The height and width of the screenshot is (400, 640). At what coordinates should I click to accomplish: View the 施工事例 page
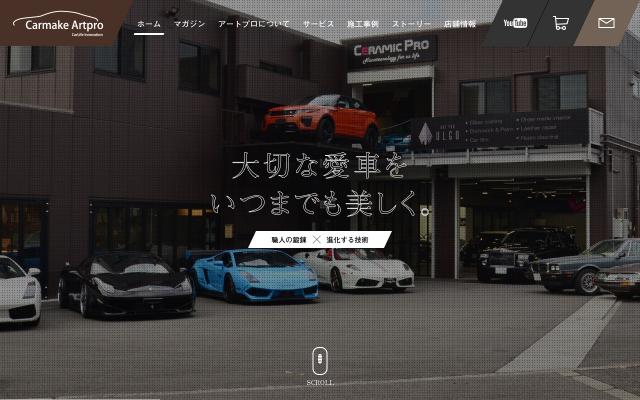[x=362, y=23]
